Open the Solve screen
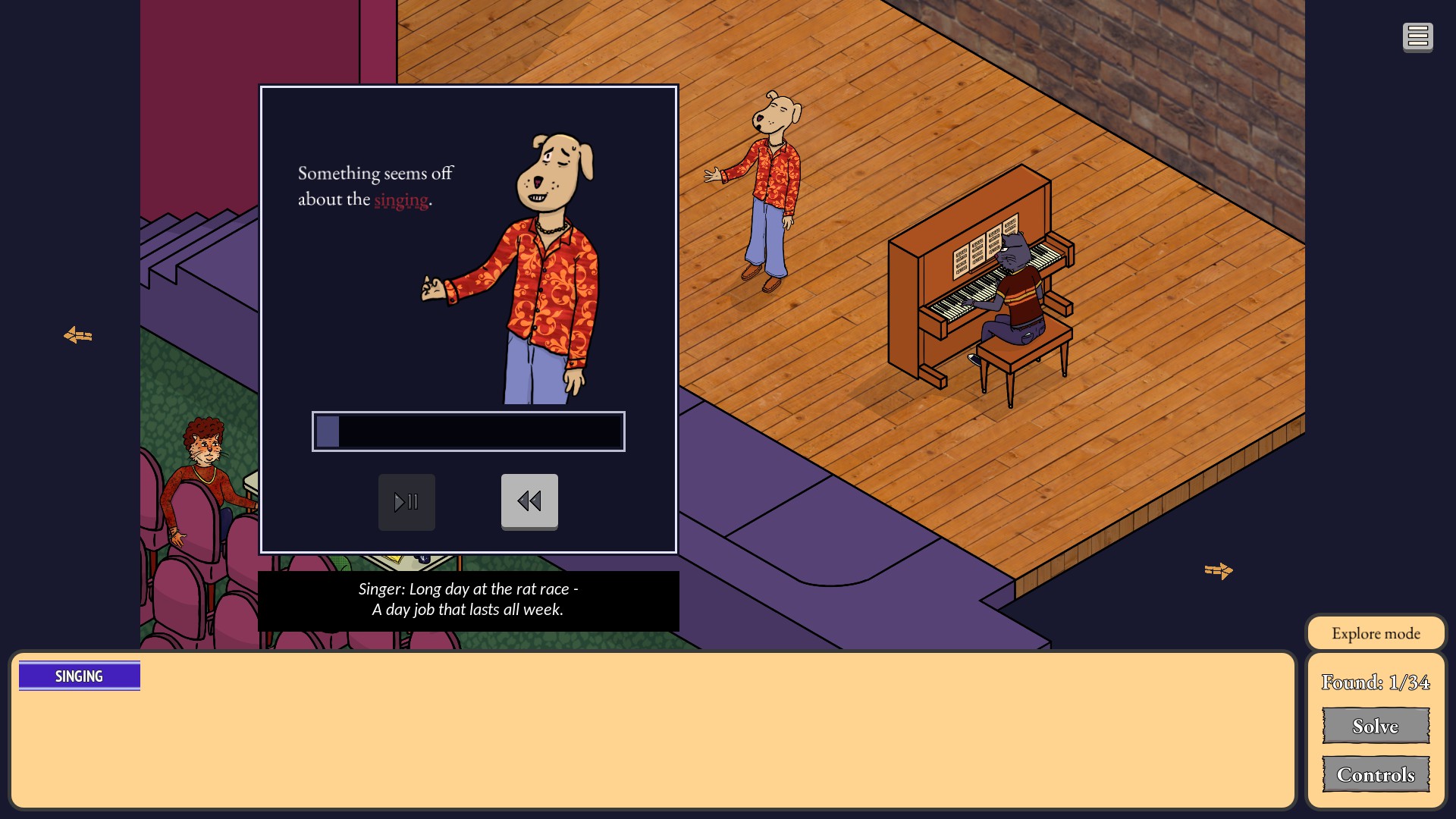This screenshot has height=819, width=1456. pyautogui.click(x=1376, y=726)
